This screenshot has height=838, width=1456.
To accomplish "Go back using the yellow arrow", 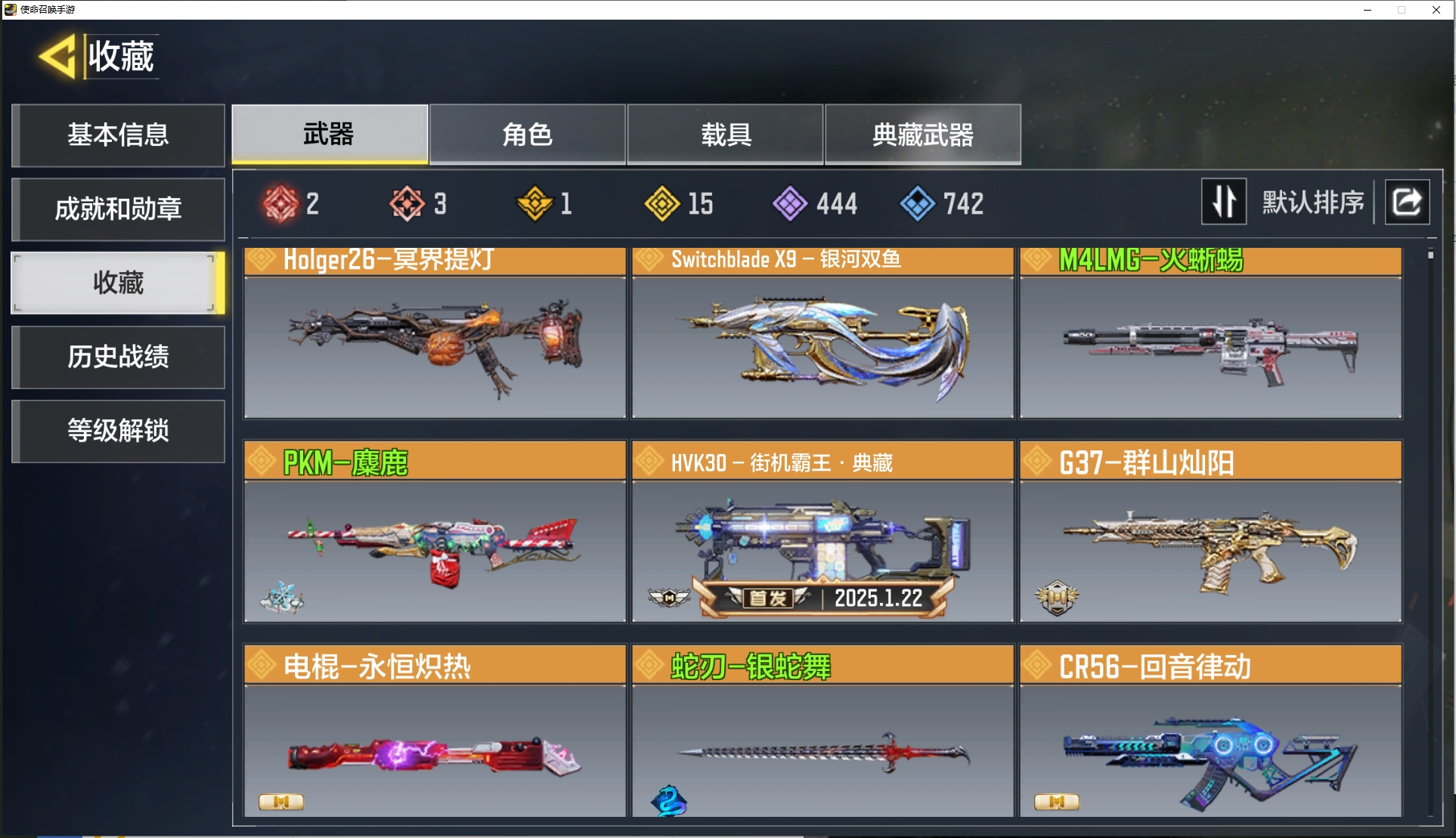I will pyautogui.click(x=57, y=57).
